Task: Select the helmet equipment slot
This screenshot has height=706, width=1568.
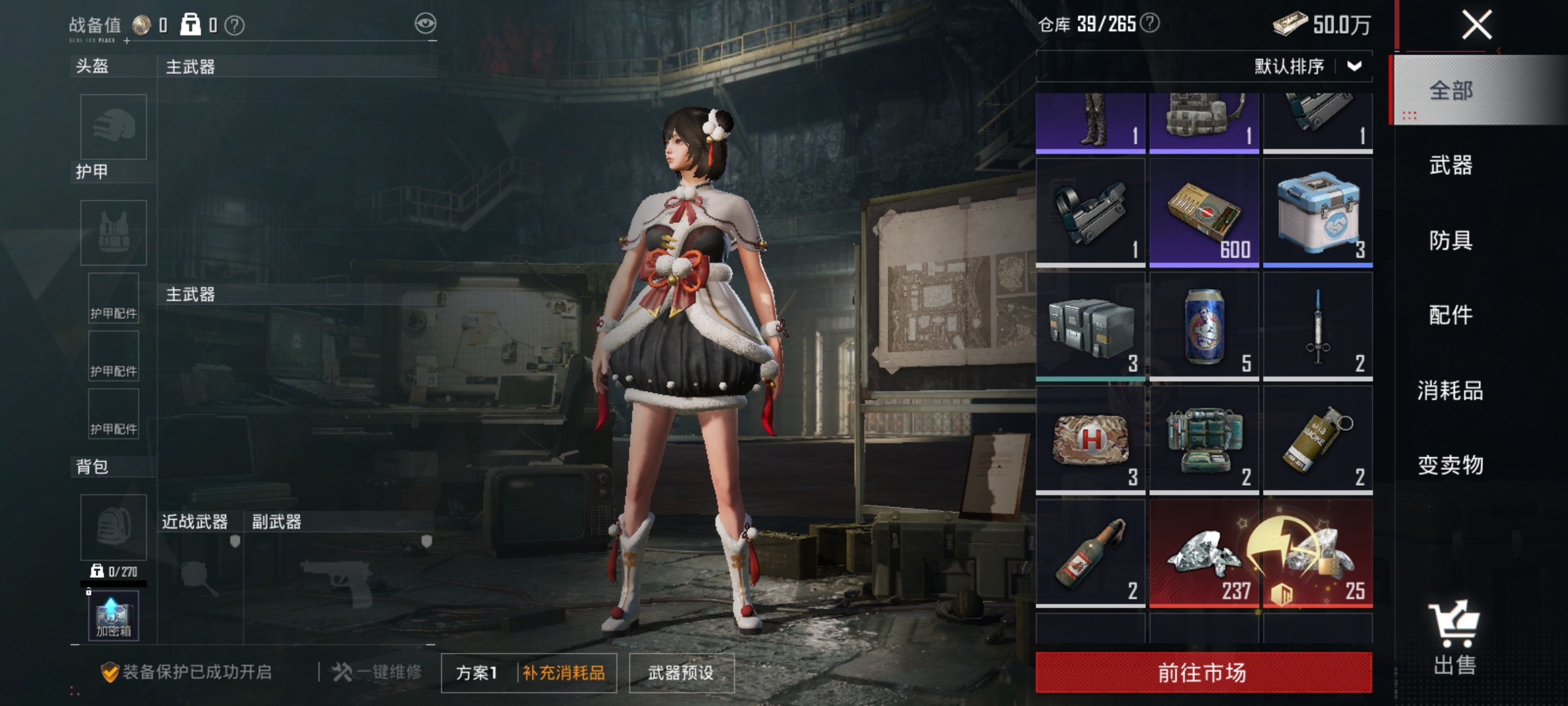Action: 112,126
